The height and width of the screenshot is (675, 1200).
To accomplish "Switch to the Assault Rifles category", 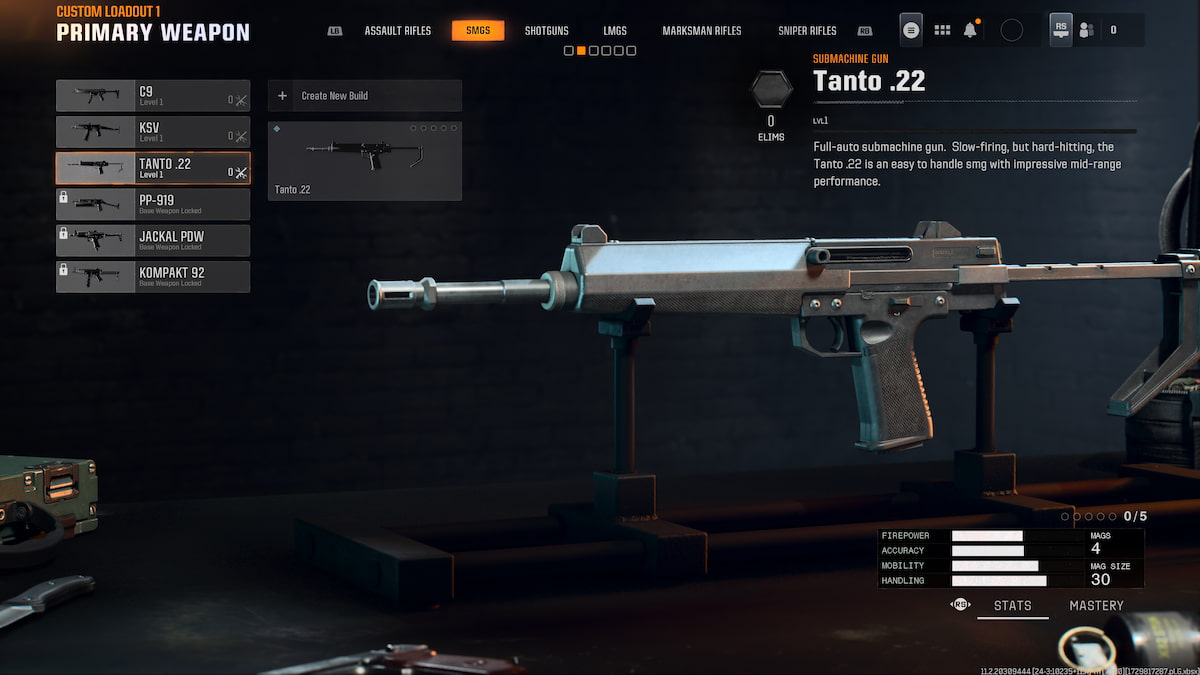I will pos(397,31).
